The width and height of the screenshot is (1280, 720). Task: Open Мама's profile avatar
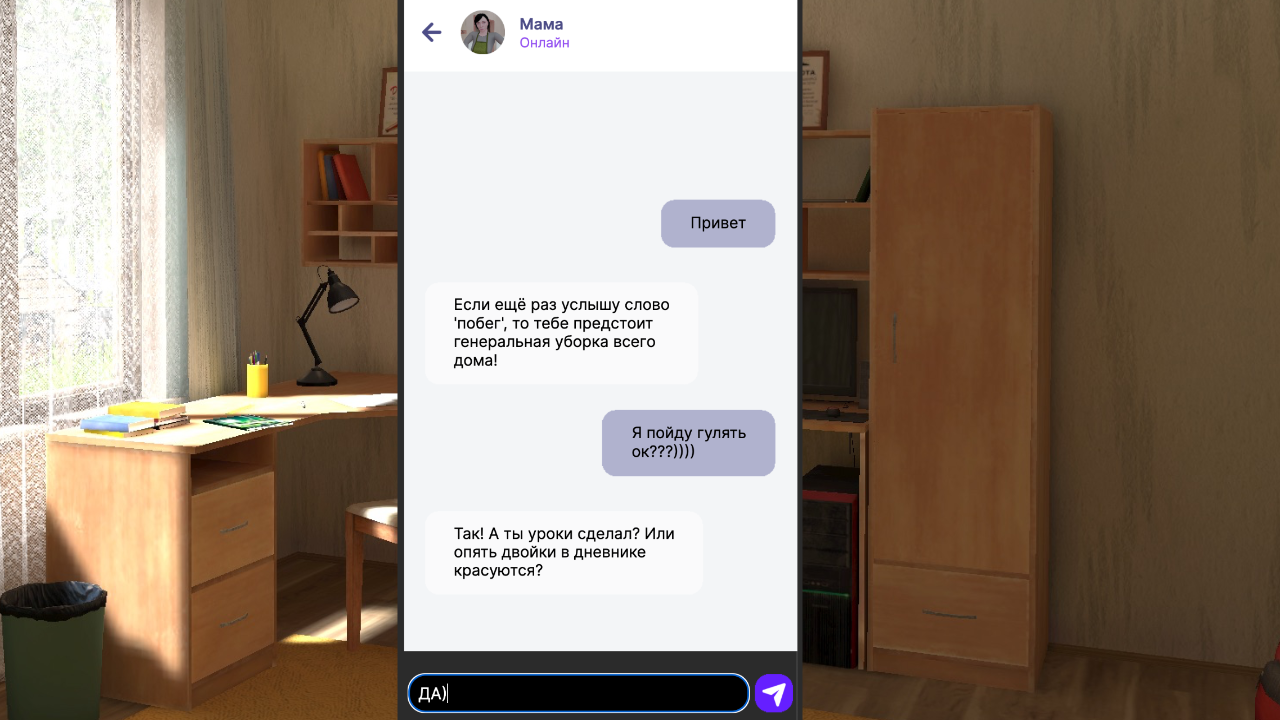coord(482,32)
